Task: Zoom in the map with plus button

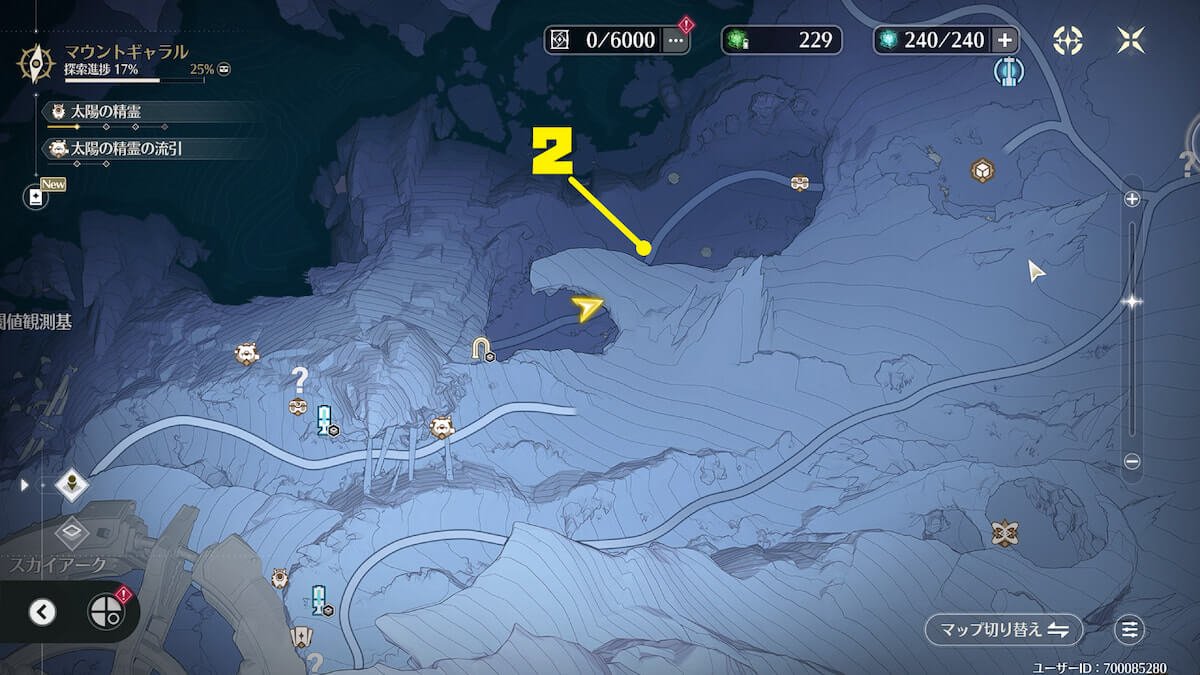Action: pos(1132,199)
